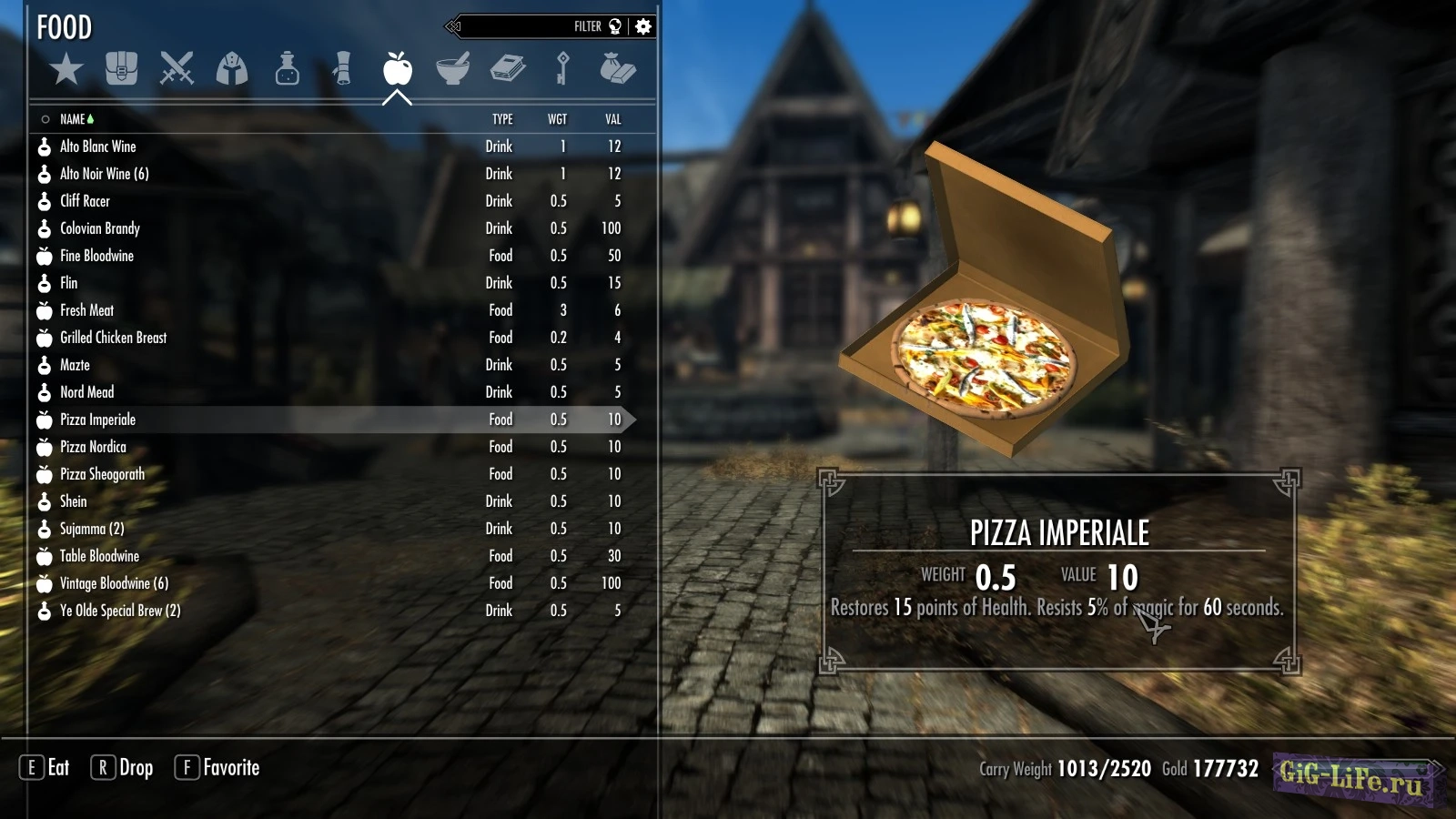Open the Books category tab
Image resolution: width=1456 pixels, height=819 pixels.
tap(508, 69)
